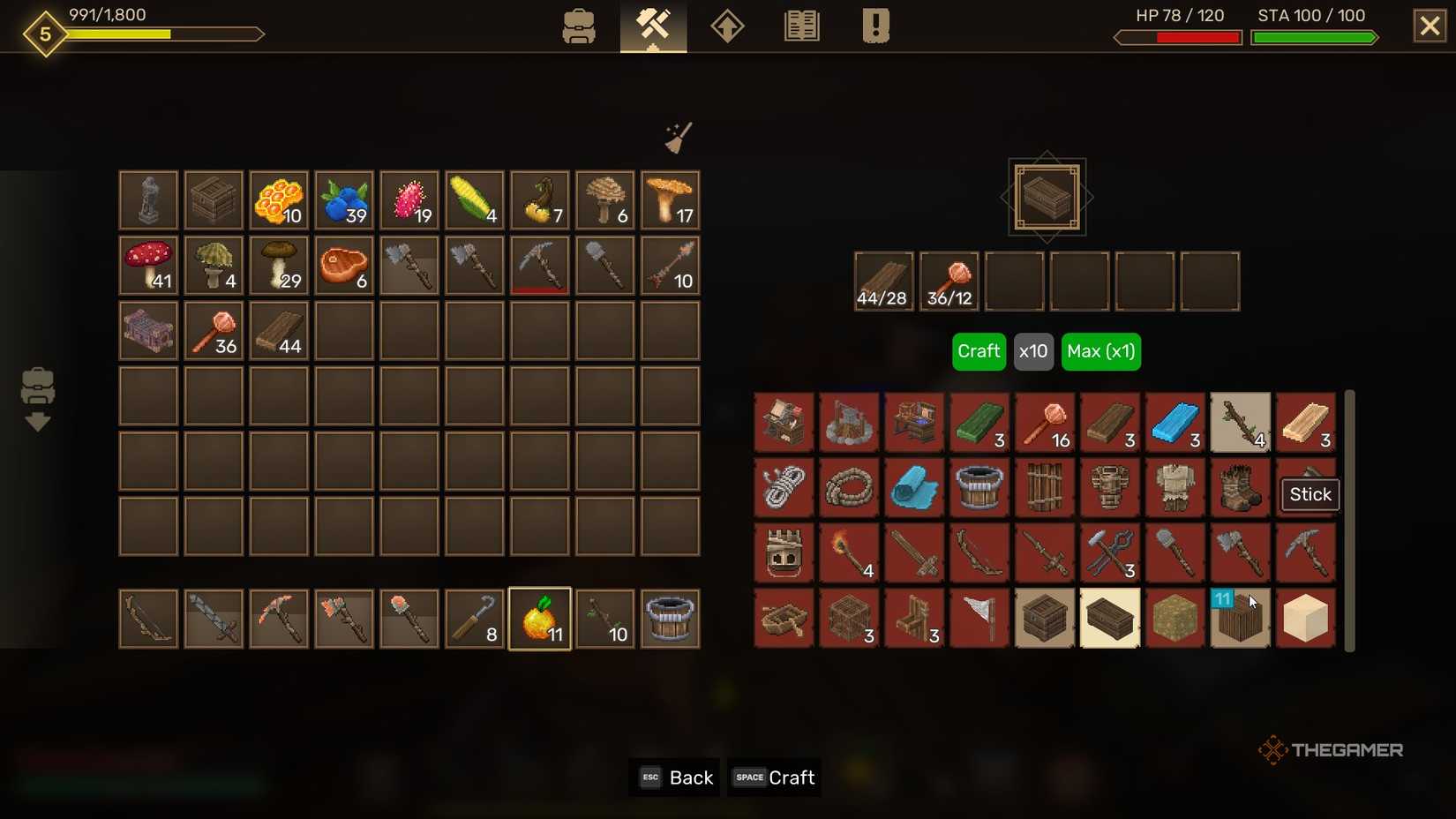Select the campfire recipe
This screenshot has width=1456, height=819.
pos(848,423)
